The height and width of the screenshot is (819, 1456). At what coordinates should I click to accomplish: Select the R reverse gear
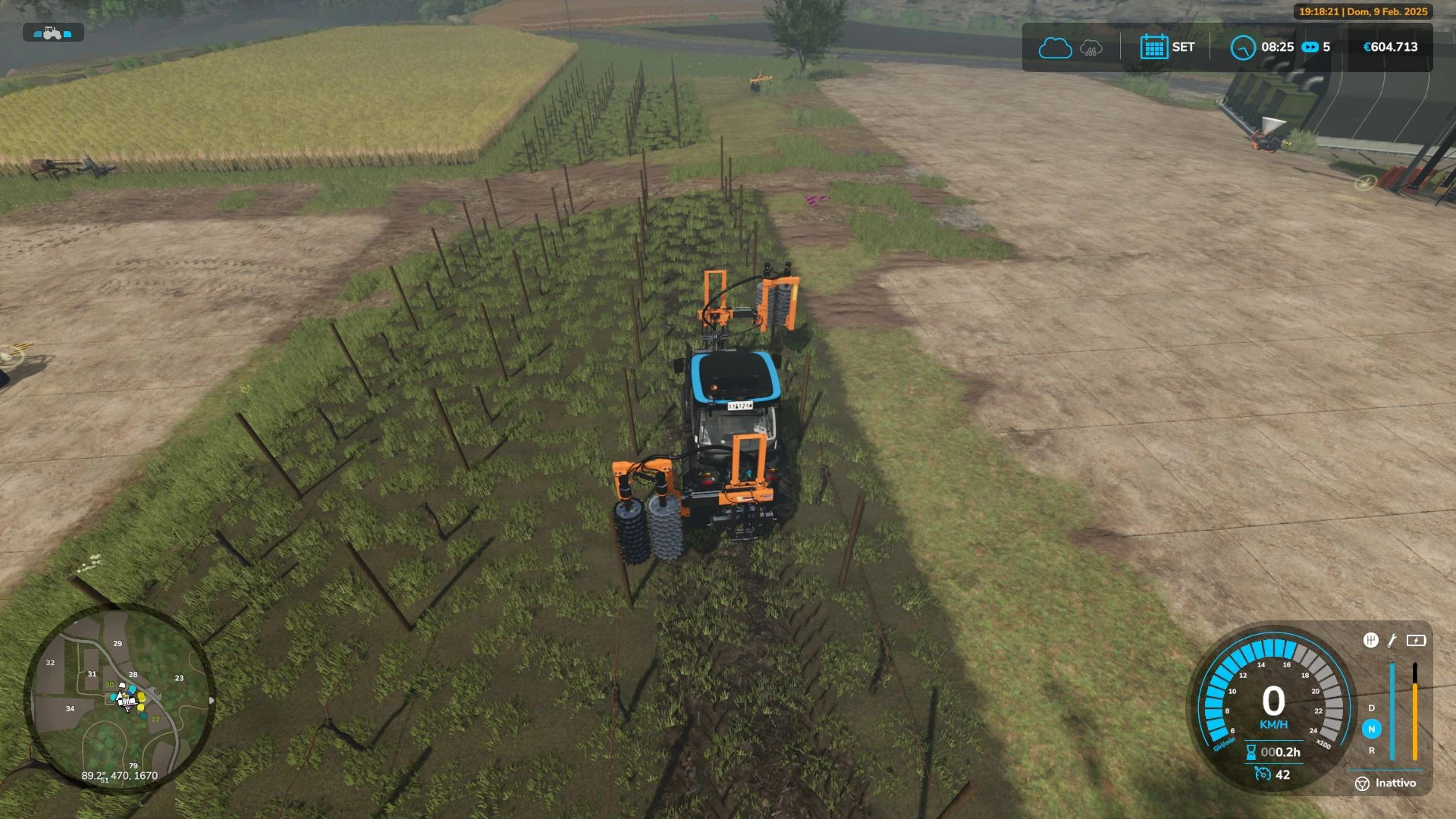pyautogui.click(x=1371, y=750)
